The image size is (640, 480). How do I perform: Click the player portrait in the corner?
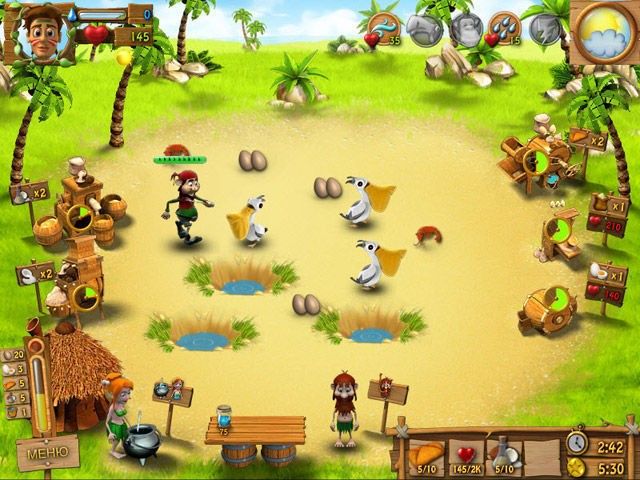pos(39,32)
